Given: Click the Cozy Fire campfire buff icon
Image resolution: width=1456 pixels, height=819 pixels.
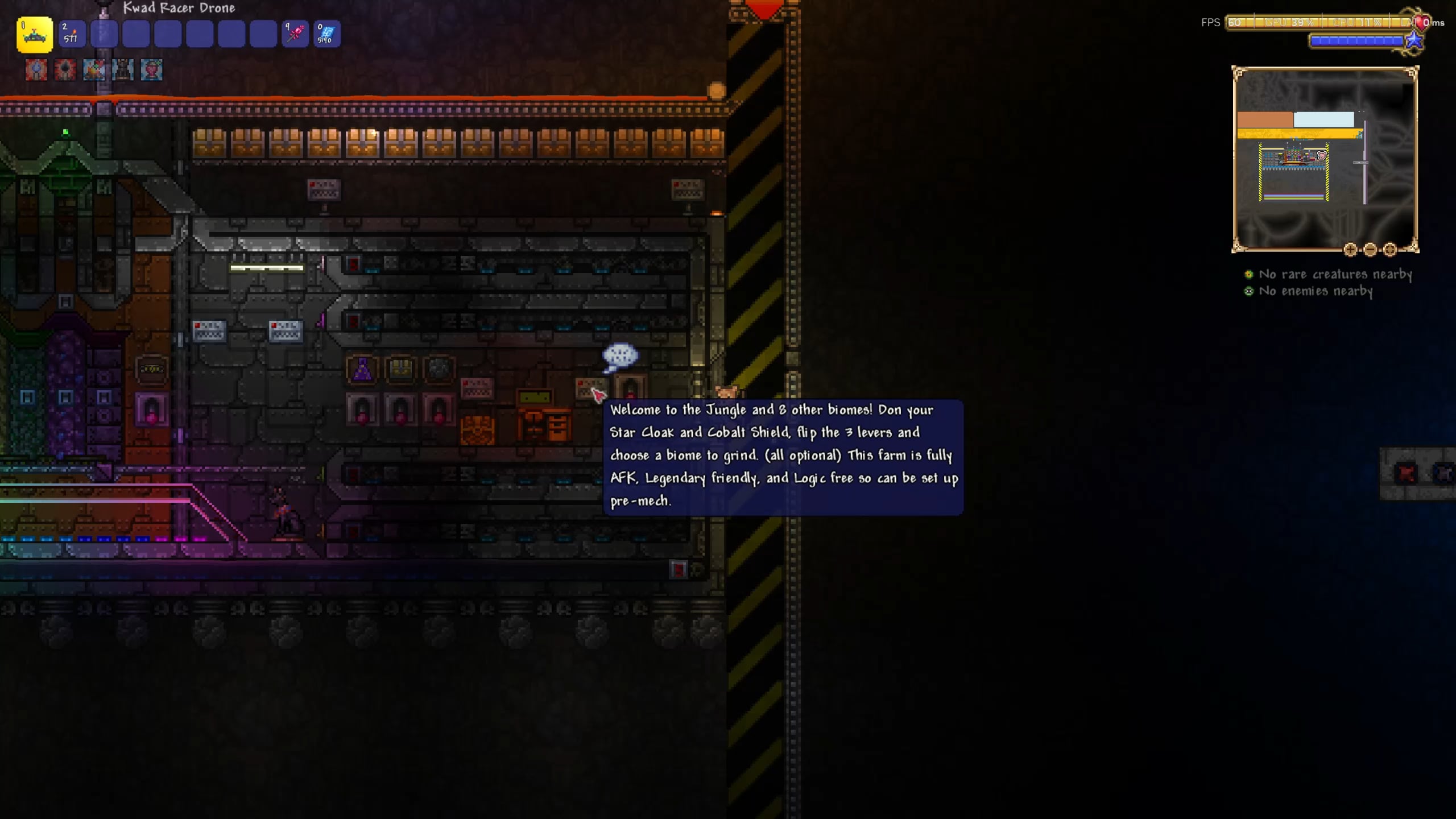Looking at the screenshot, I should [x=94, y=70].
